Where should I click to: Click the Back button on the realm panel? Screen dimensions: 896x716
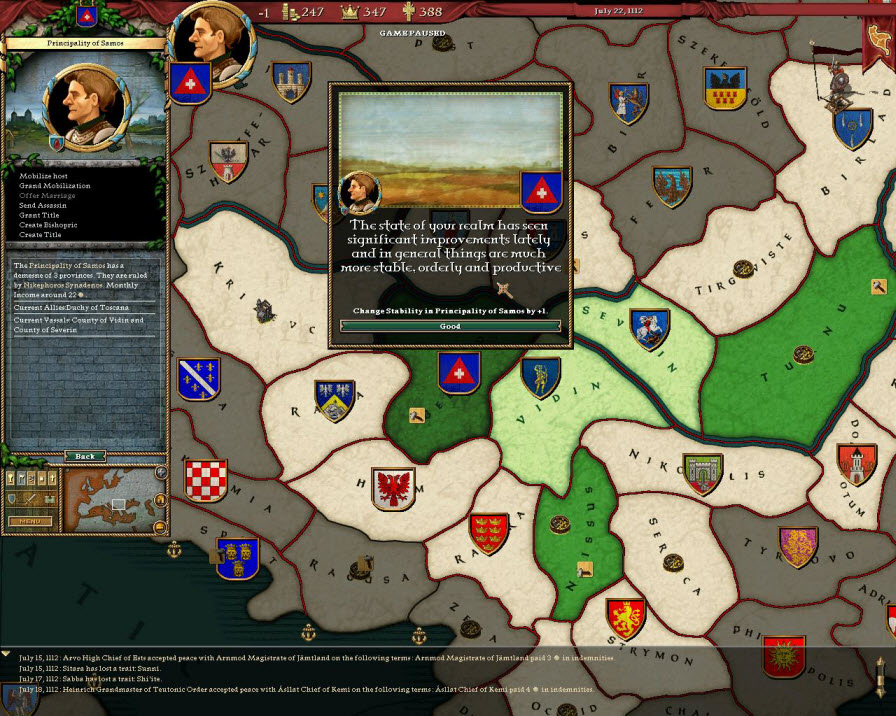pyautogui.click(x=85, y=456)
